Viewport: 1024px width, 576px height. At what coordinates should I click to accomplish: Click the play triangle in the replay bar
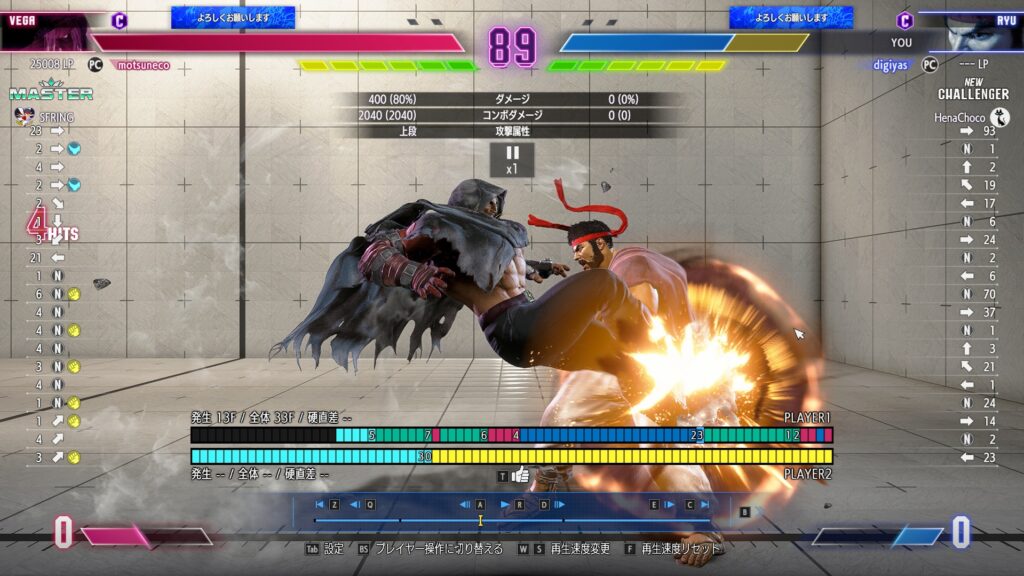504,505
